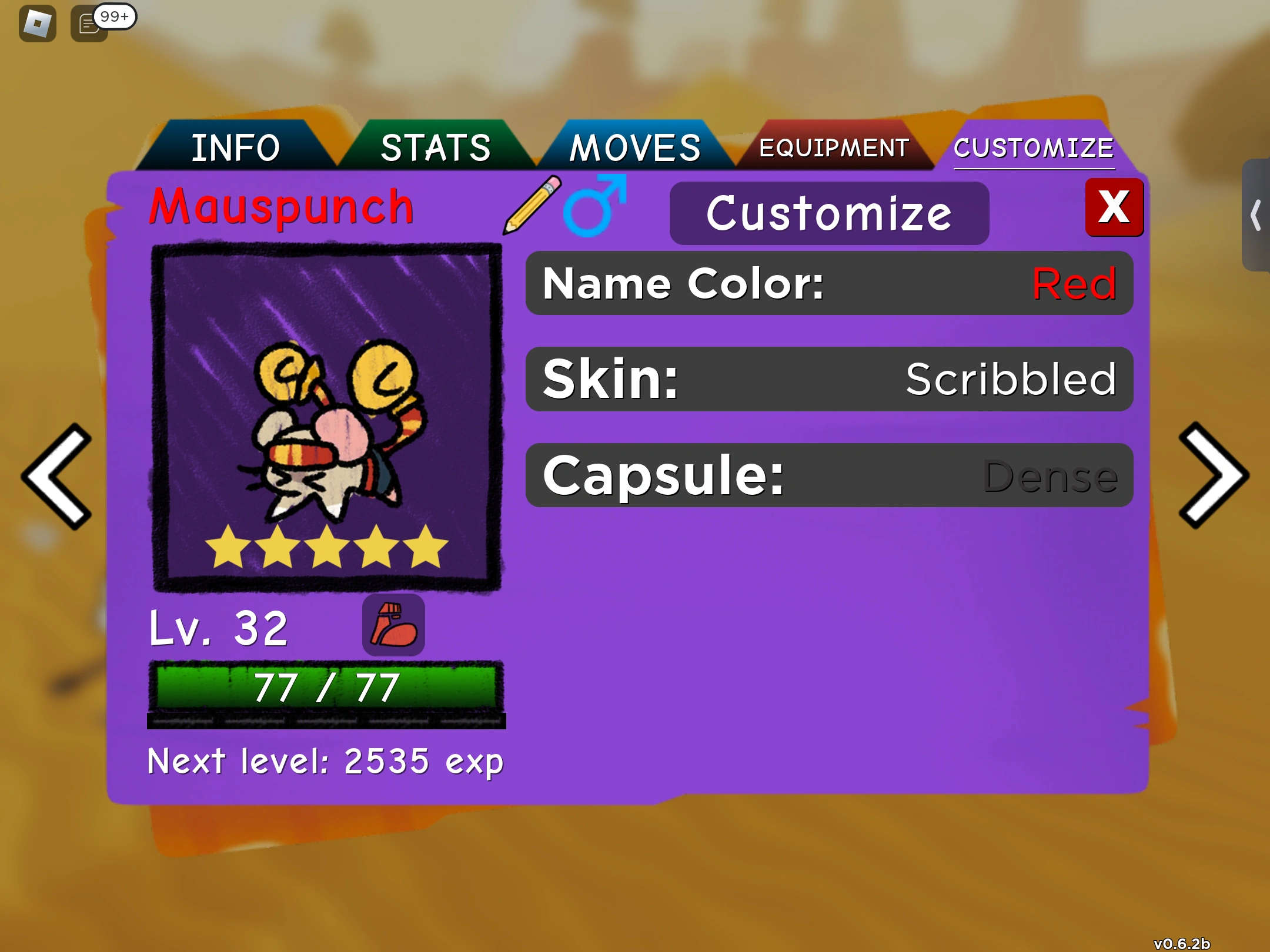Viewport: 1270px width, 952px height.
Task: Open the Roblox menu icon
Action: (37, 25)
